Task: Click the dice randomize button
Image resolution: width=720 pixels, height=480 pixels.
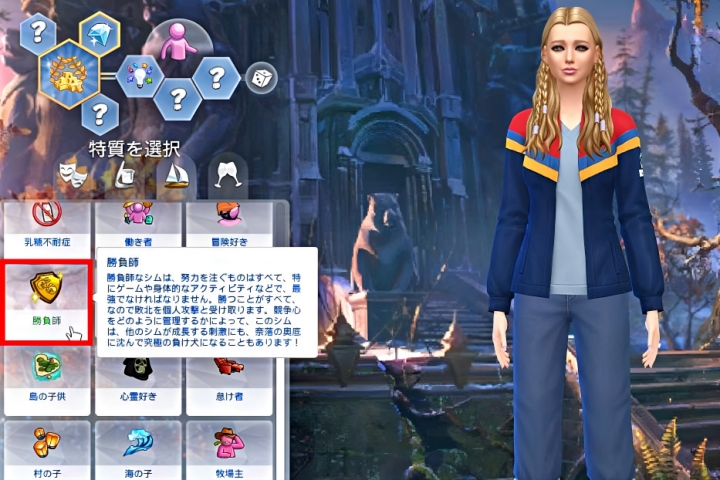Action: 261,77
